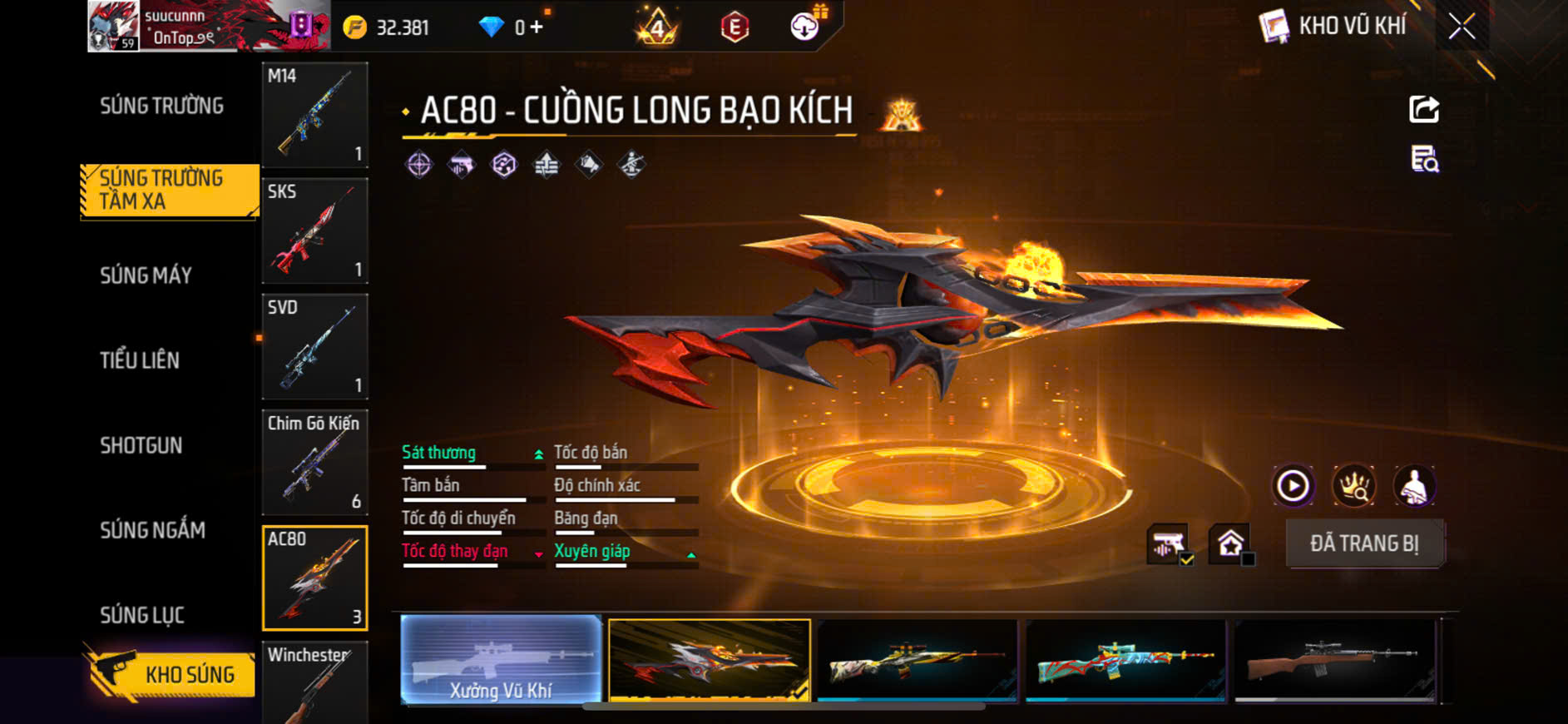Screen dimensions: 1568x724
Task: Open the Súng Máy category
Action: coord(146,275)
